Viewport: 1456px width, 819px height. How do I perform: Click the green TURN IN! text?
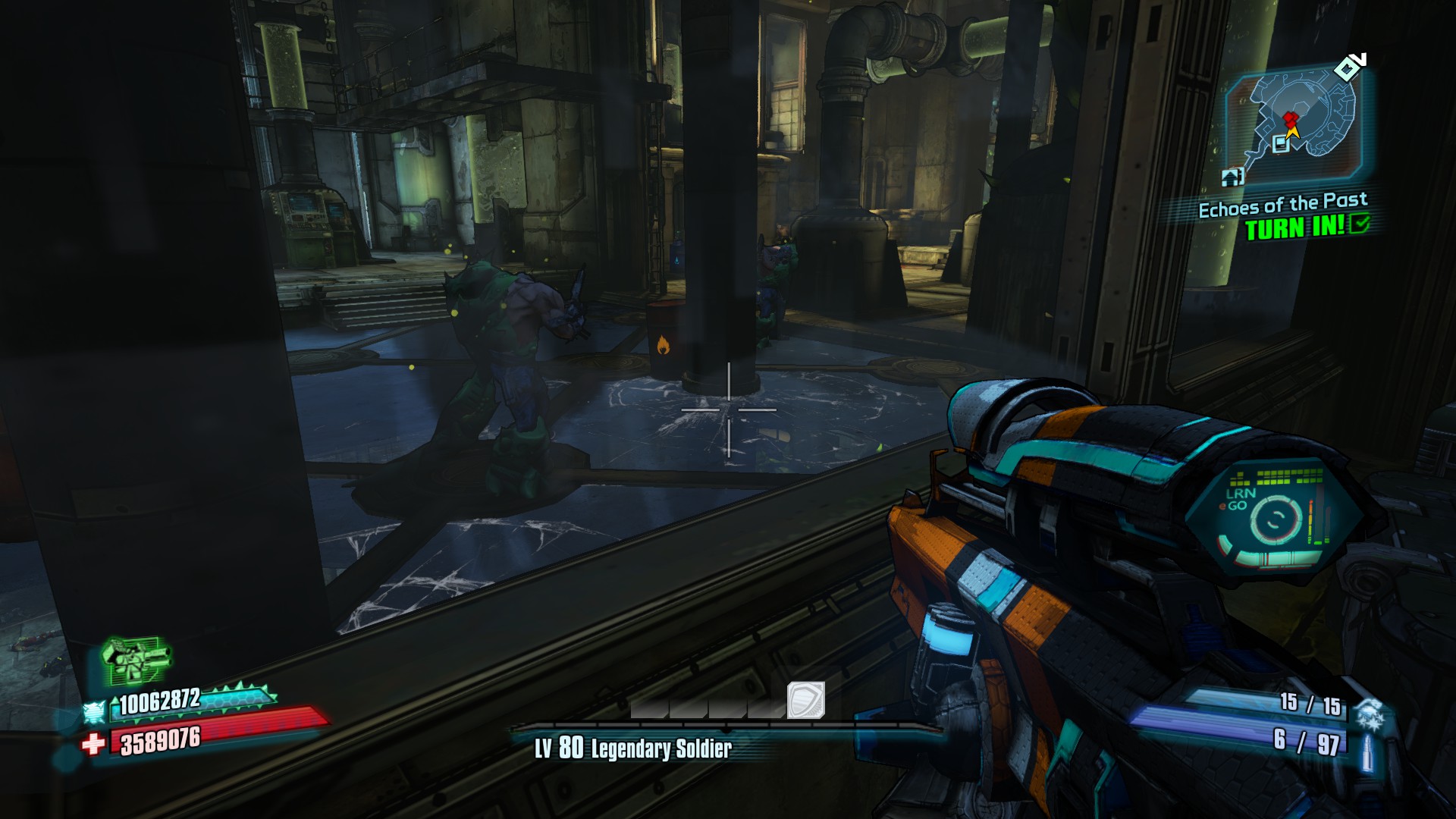[1296, 227]
